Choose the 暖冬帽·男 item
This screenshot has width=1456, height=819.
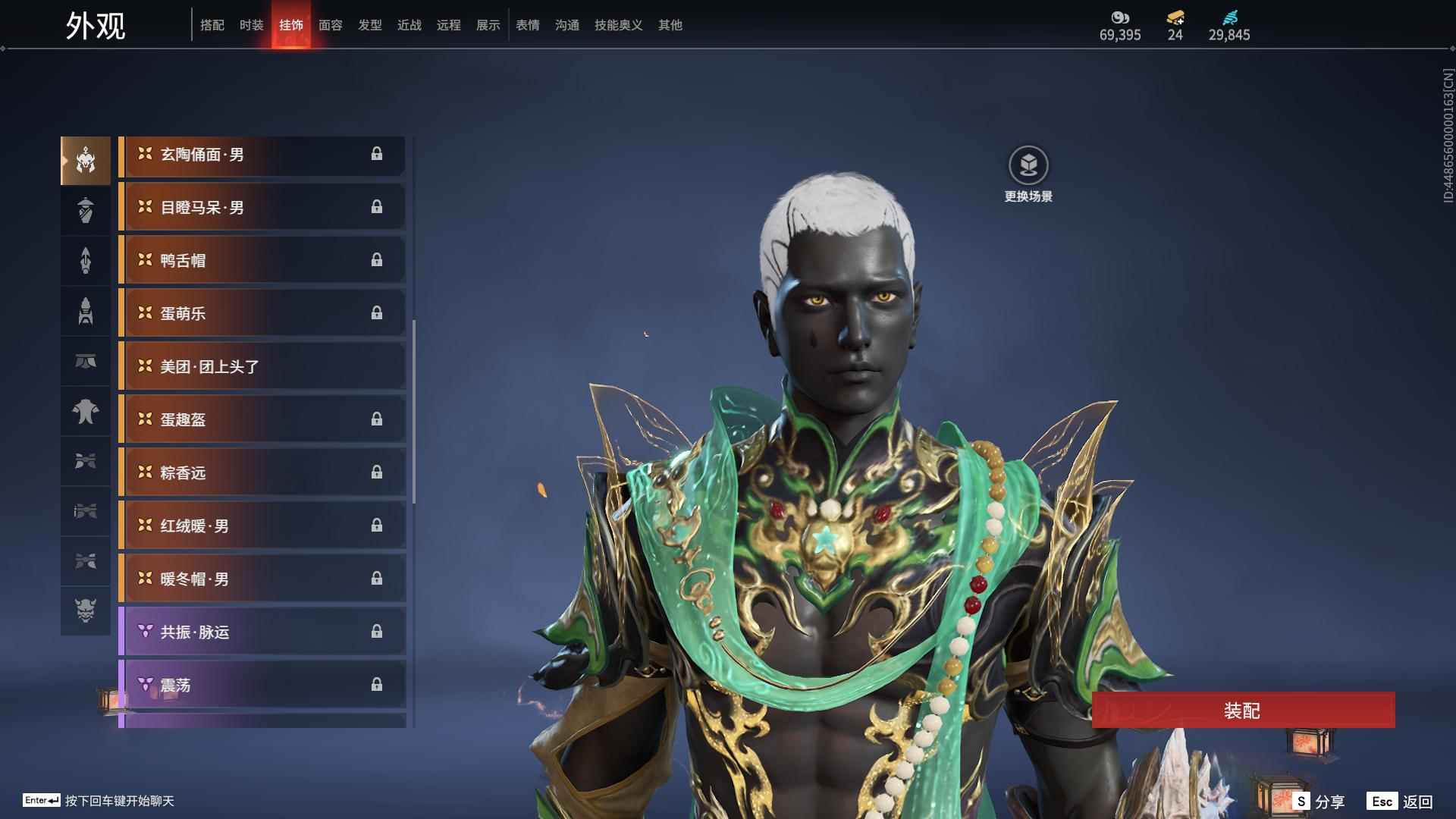pyautogui.click(x=262, y=579)
